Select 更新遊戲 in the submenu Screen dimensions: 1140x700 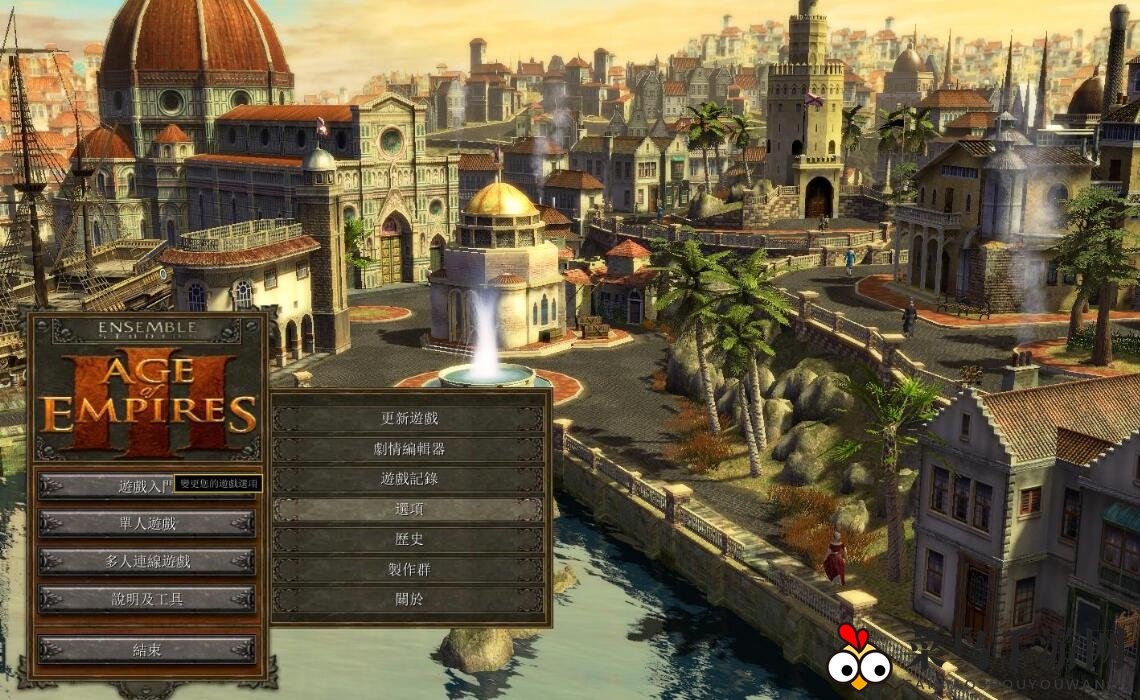click(409, 419)
